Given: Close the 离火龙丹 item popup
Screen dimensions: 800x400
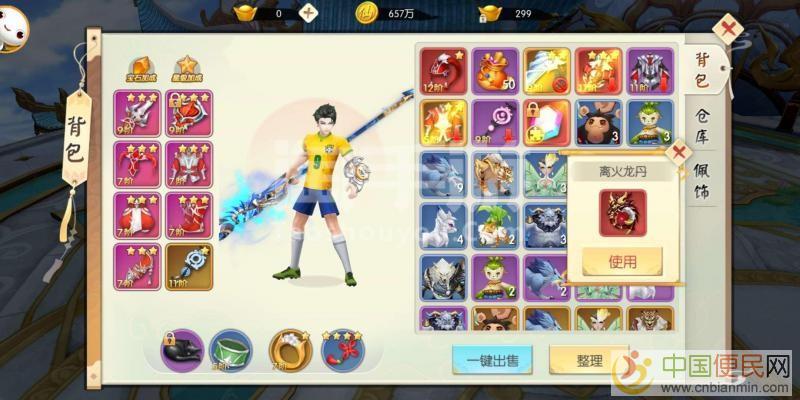Looking at the screenshot, I should pos(679,153).
